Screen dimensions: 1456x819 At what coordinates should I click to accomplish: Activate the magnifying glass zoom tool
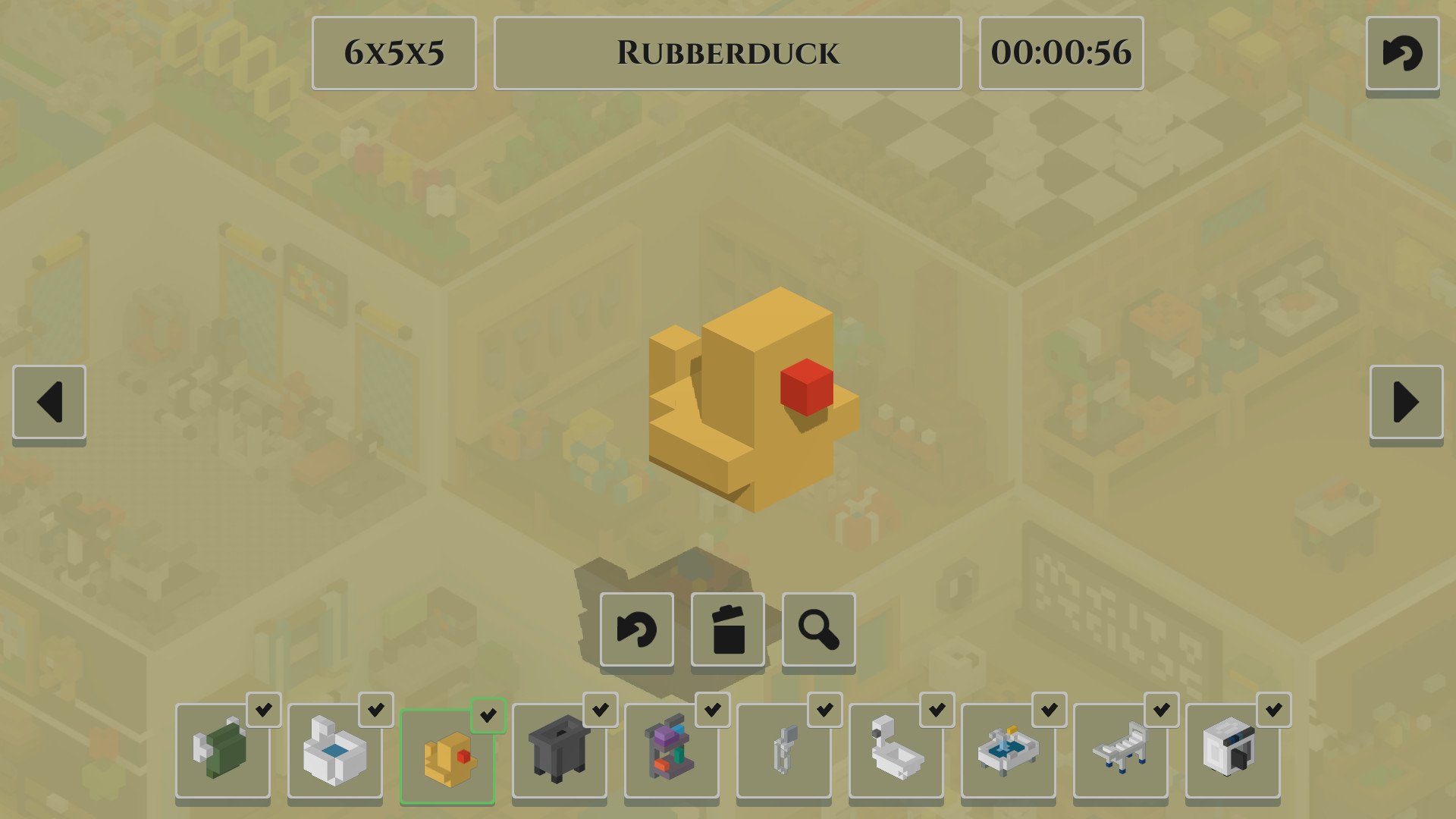[818, 630]
